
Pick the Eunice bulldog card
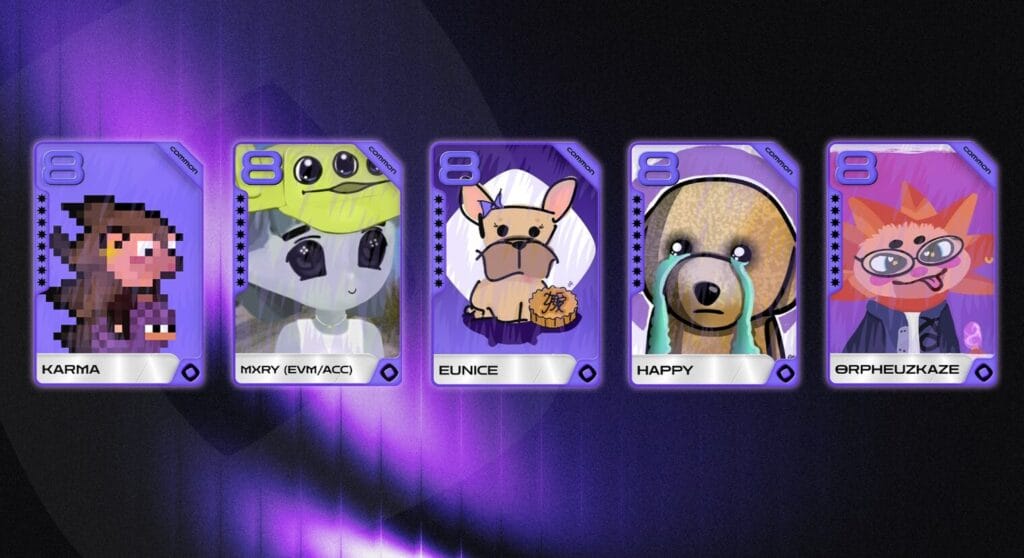point(515,263)
